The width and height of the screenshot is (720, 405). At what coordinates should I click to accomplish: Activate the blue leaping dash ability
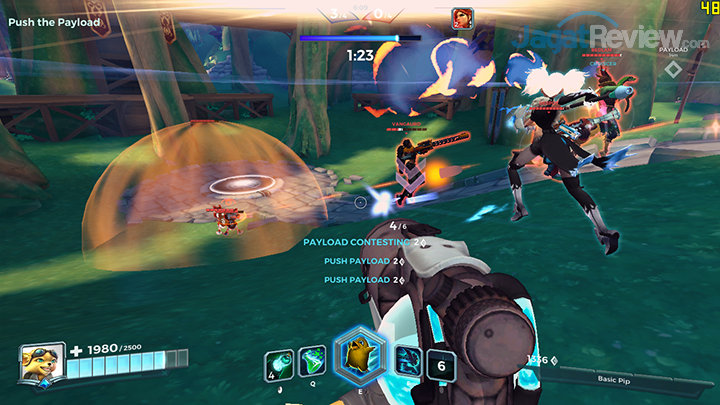408,362
